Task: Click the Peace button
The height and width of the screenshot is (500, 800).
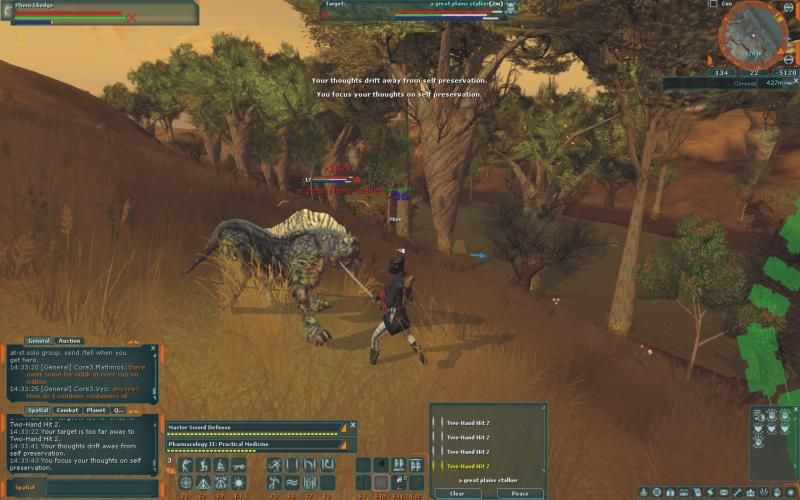Action: click(x=520, y=493)
